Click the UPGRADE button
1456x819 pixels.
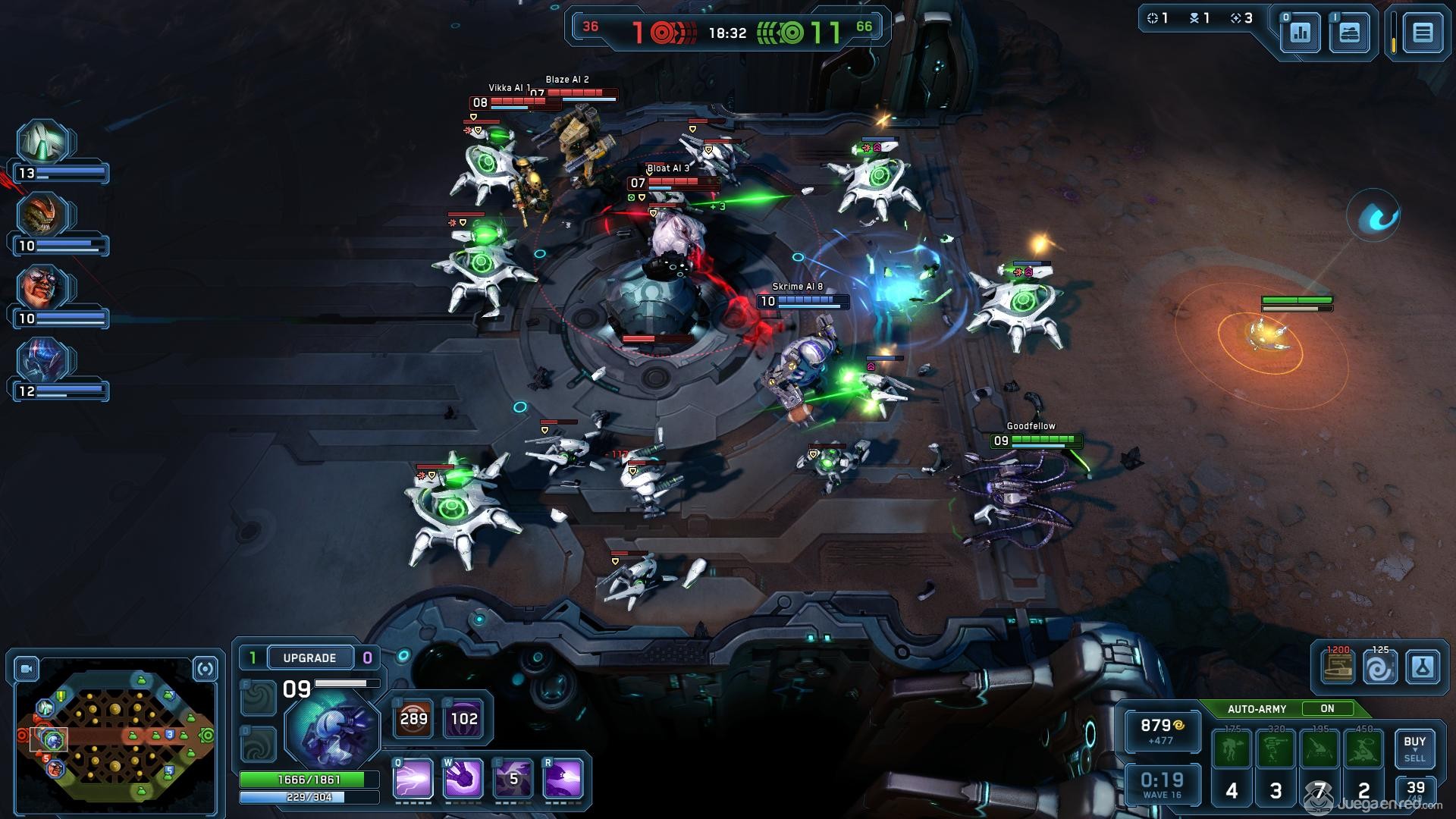pyautogui.click(x=309, y=657)
